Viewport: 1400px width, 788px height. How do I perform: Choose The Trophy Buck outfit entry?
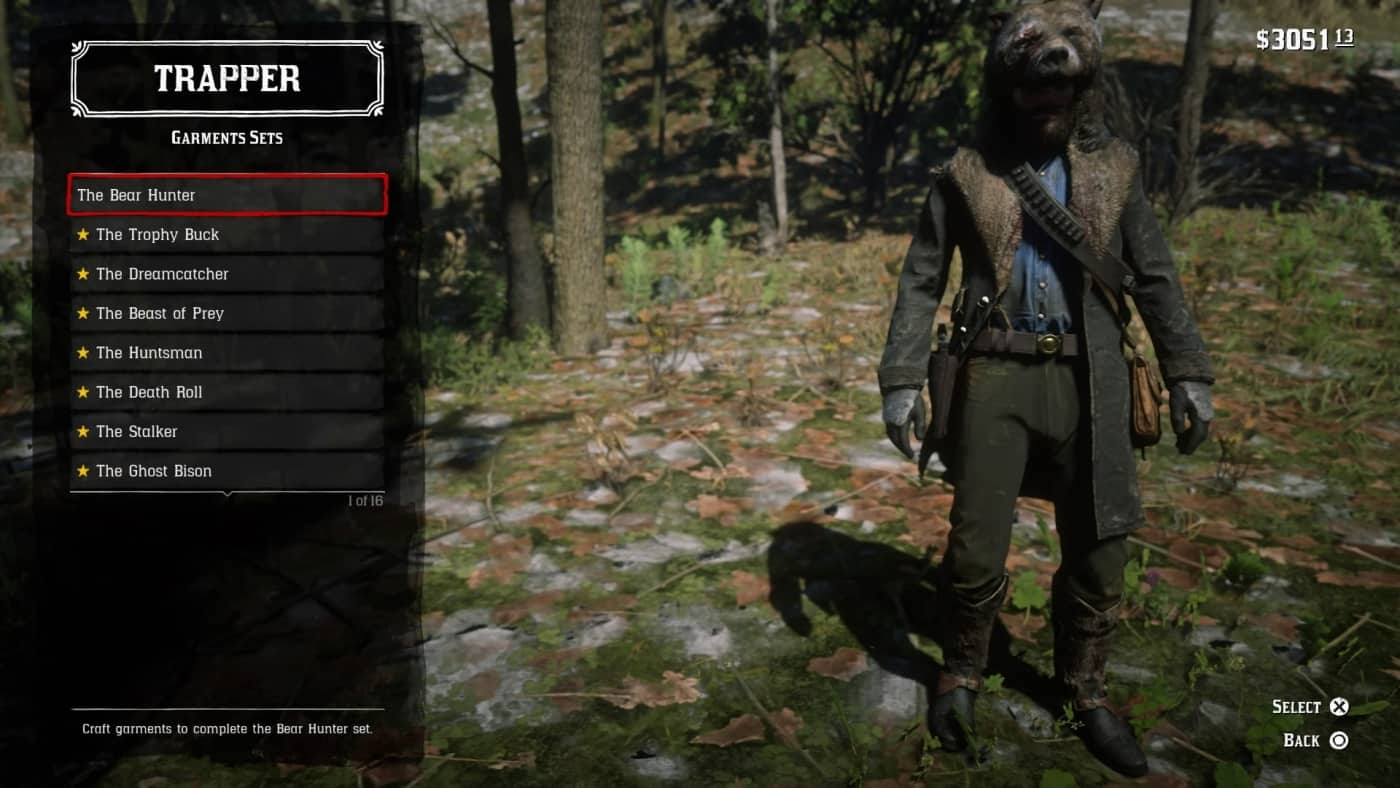[x=227, y=234]
